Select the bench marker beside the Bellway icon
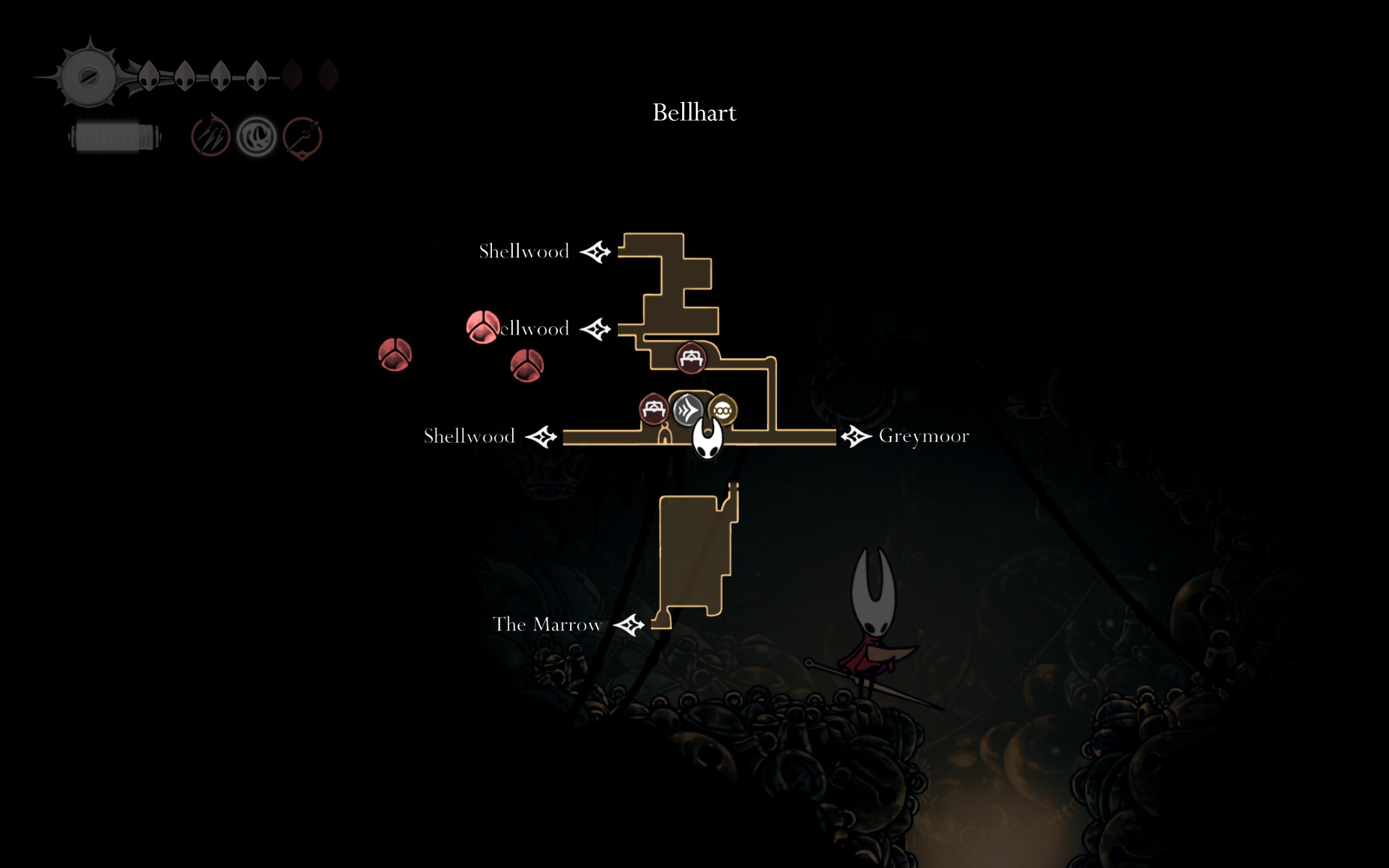This screenshot has height=868, width=1389. pyautogui.click(x=654, y=409)
